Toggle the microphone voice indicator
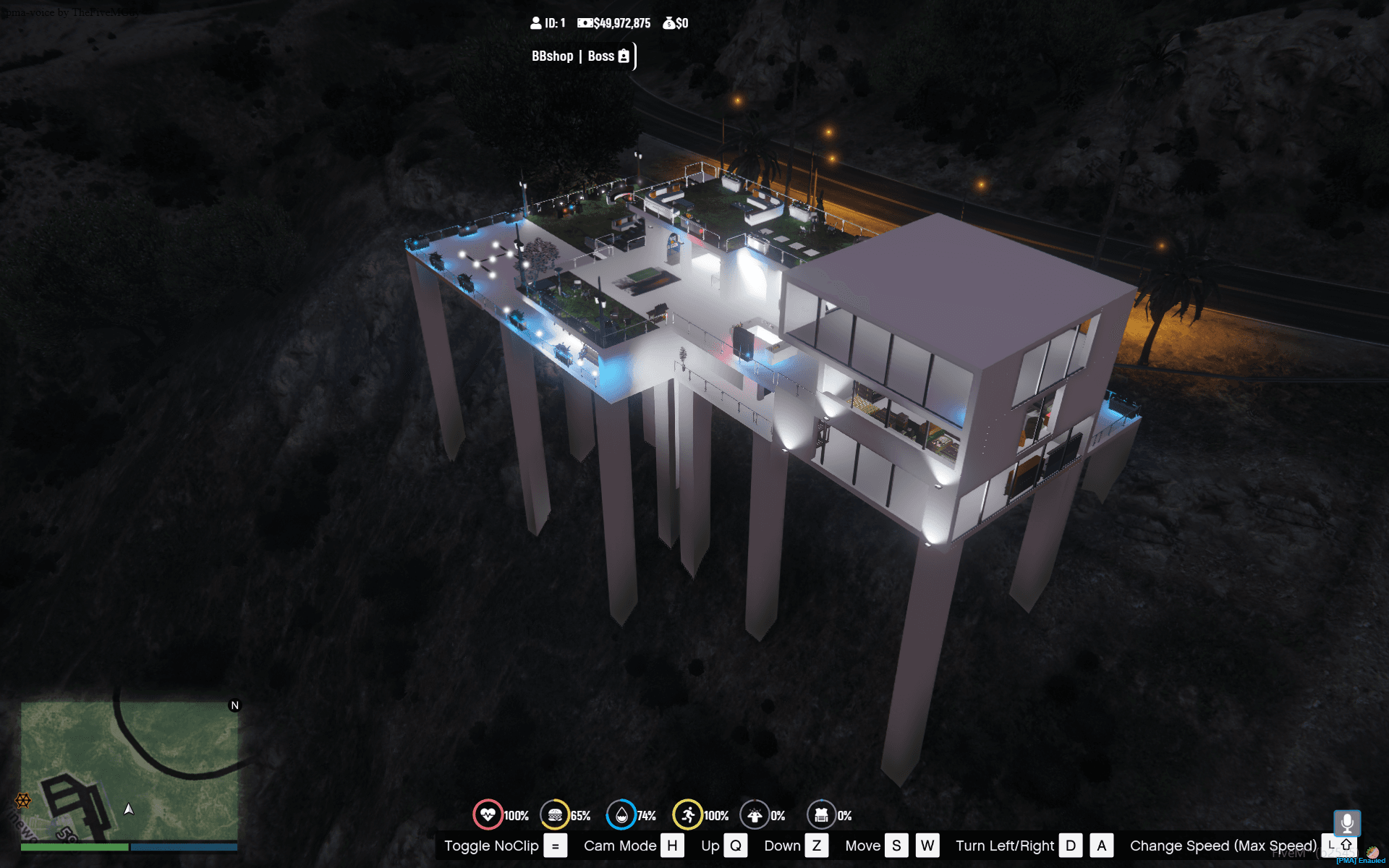 click(1347, 823)
